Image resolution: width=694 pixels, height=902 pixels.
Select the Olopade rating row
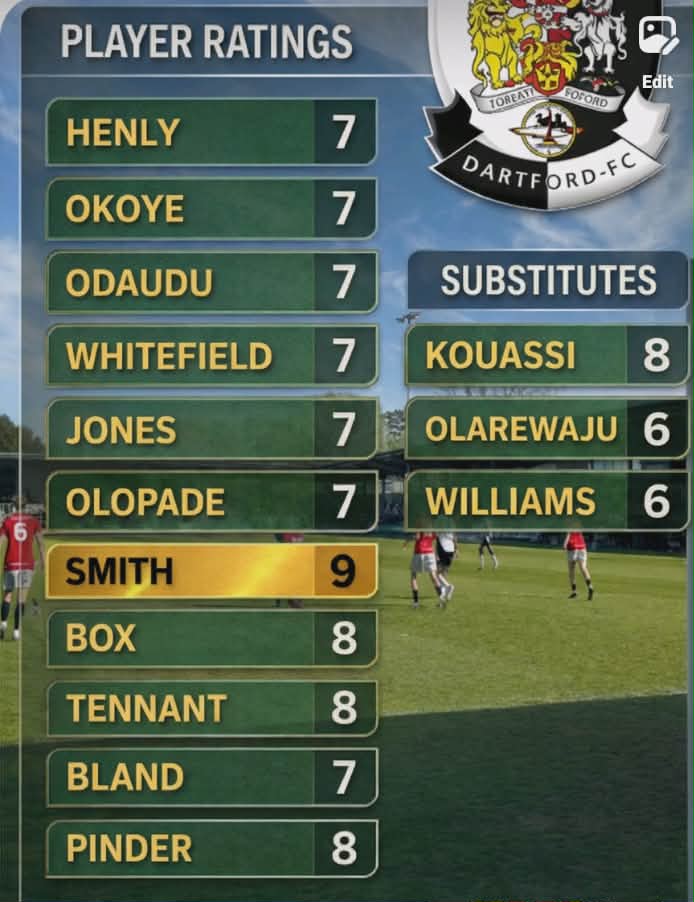tap(211, 502)
